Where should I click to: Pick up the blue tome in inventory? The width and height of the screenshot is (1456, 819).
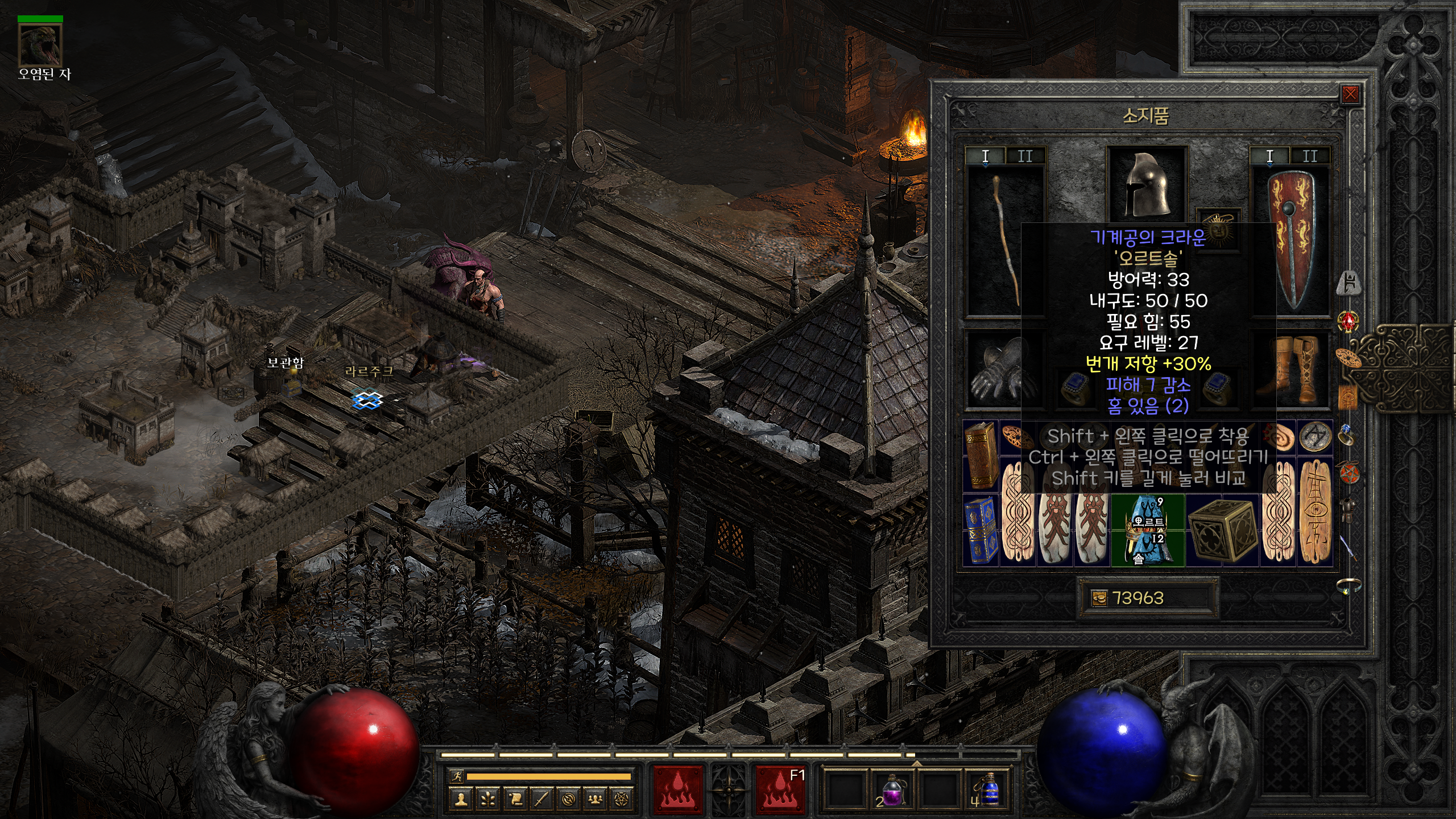tap(981, 531)
